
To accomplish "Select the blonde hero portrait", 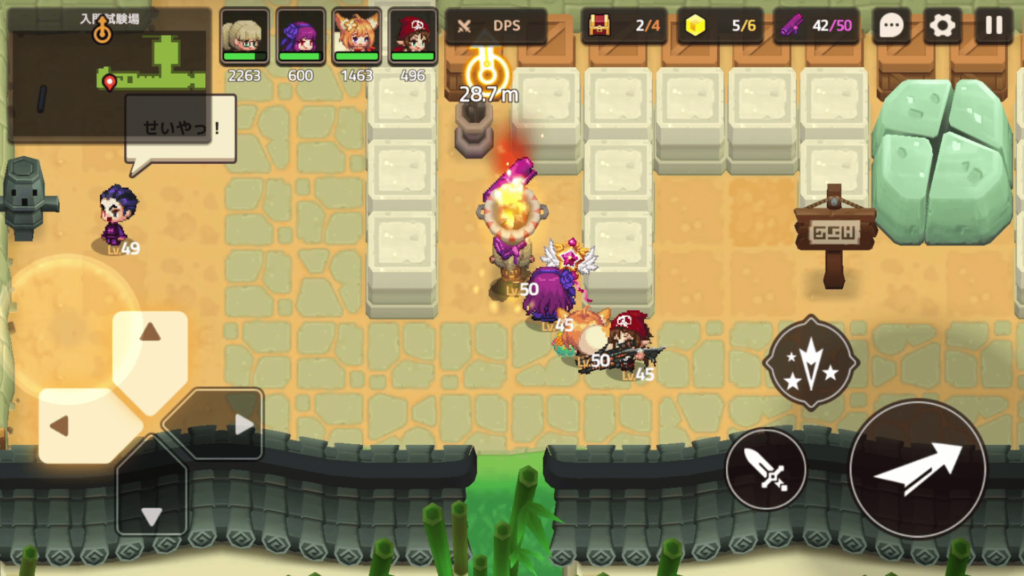I will (x=244, y=37).
